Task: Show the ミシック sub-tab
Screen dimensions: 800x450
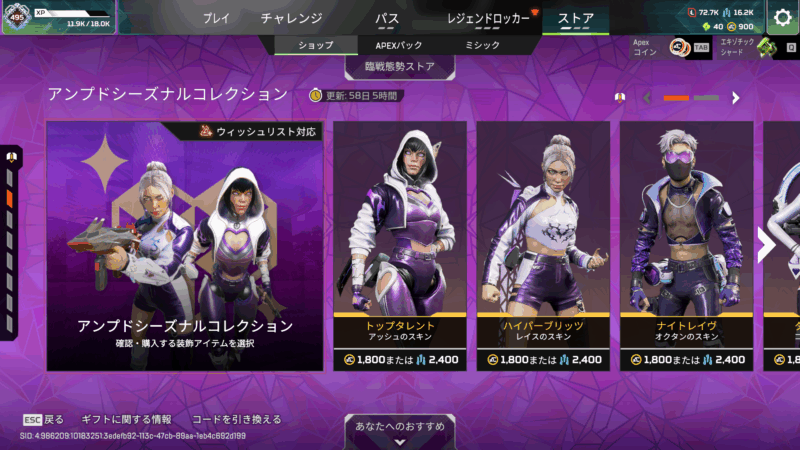Action: point(483,45)
